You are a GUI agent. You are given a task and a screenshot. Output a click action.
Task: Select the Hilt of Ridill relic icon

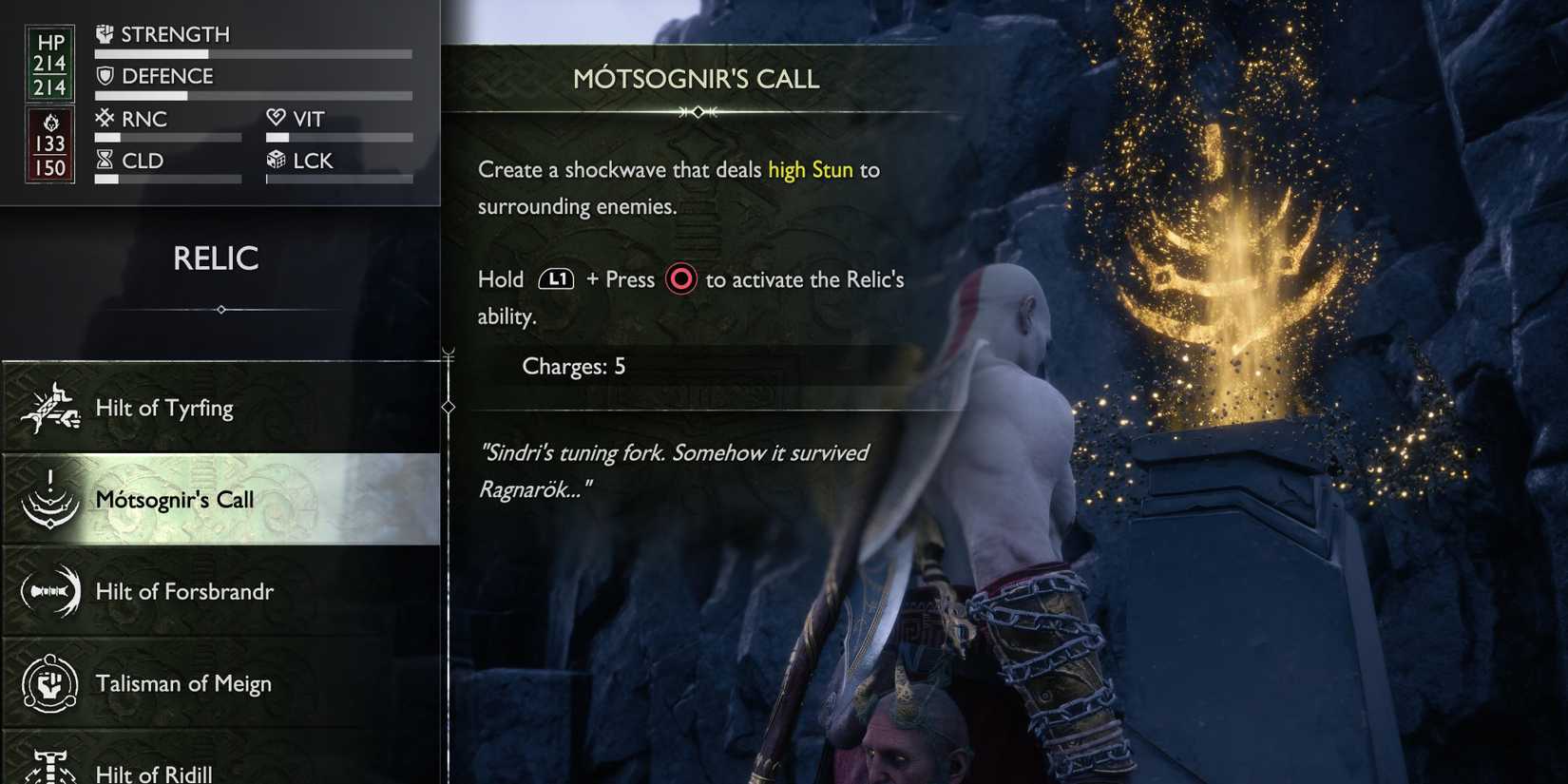pos(49,768)
